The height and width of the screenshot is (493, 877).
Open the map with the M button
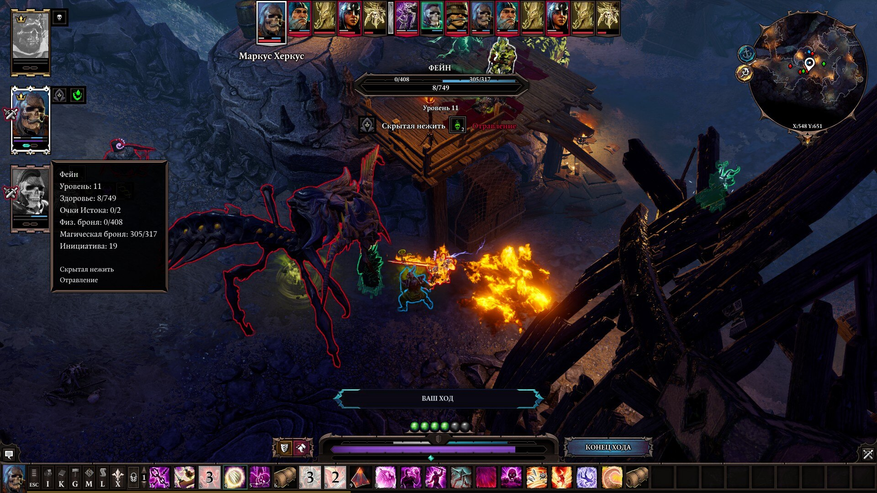pyautogui.click(x=89, y=478)
